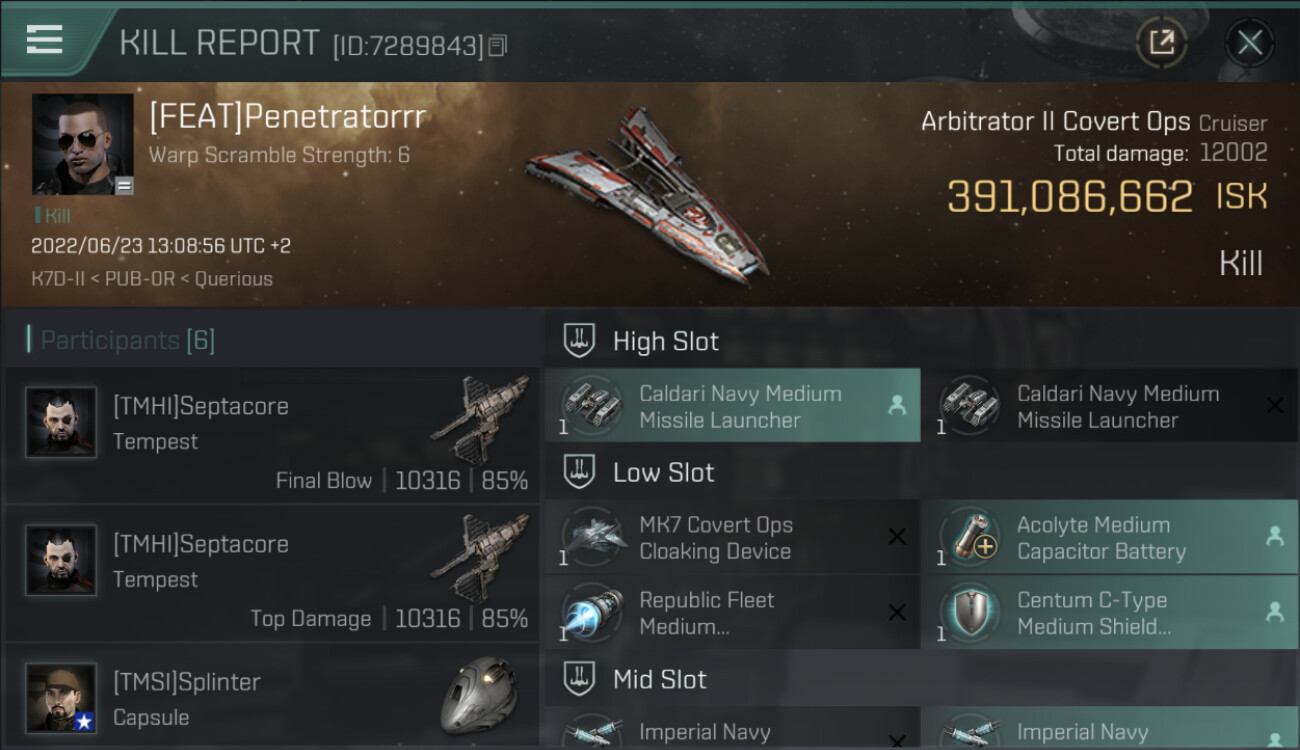Copy the kill report ID
This screenshot has height=750, width=1300.
coord(498,45)
